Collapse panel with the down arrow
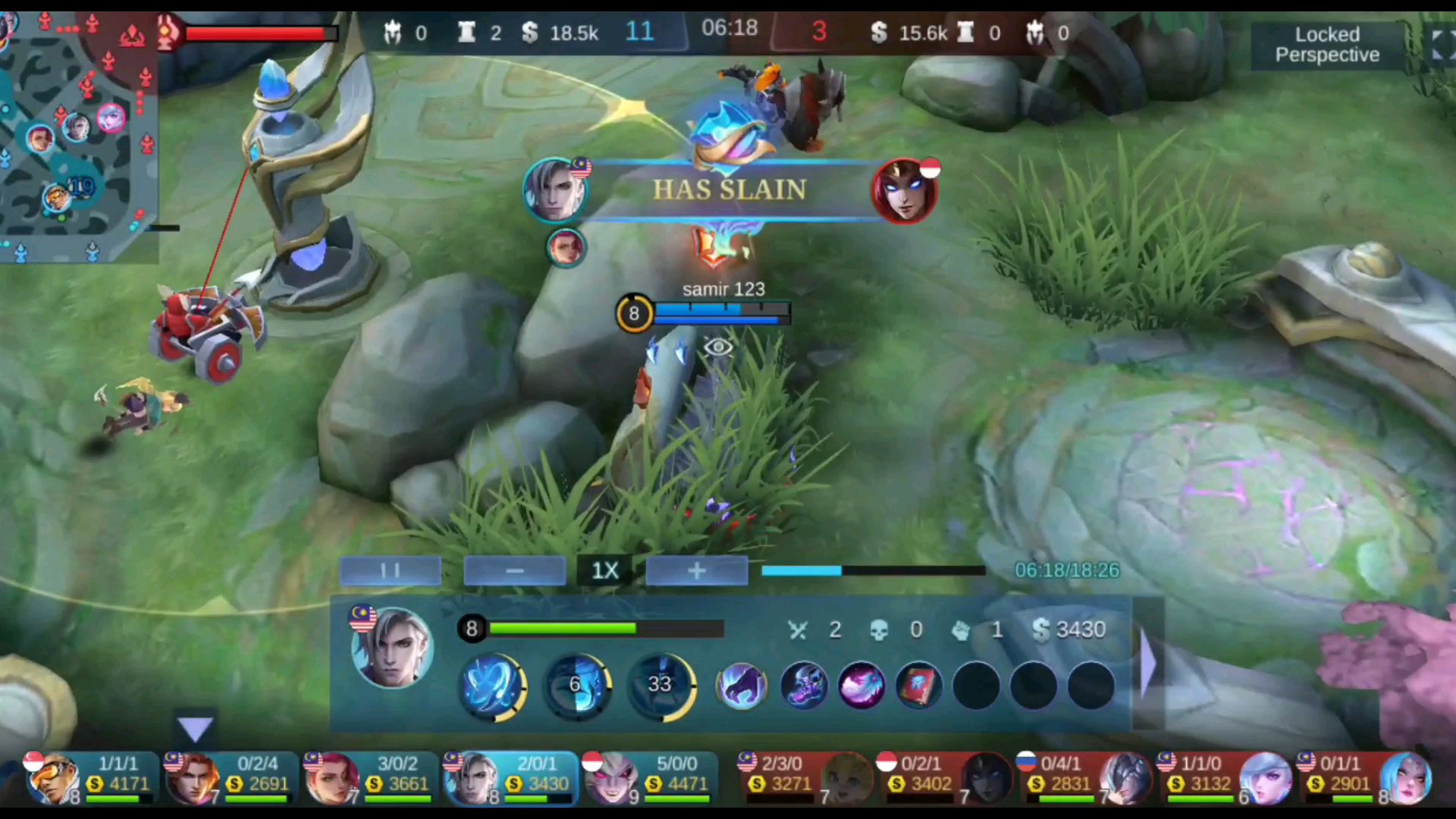Viewport: 1456px width, 819px height. point(195,730)
